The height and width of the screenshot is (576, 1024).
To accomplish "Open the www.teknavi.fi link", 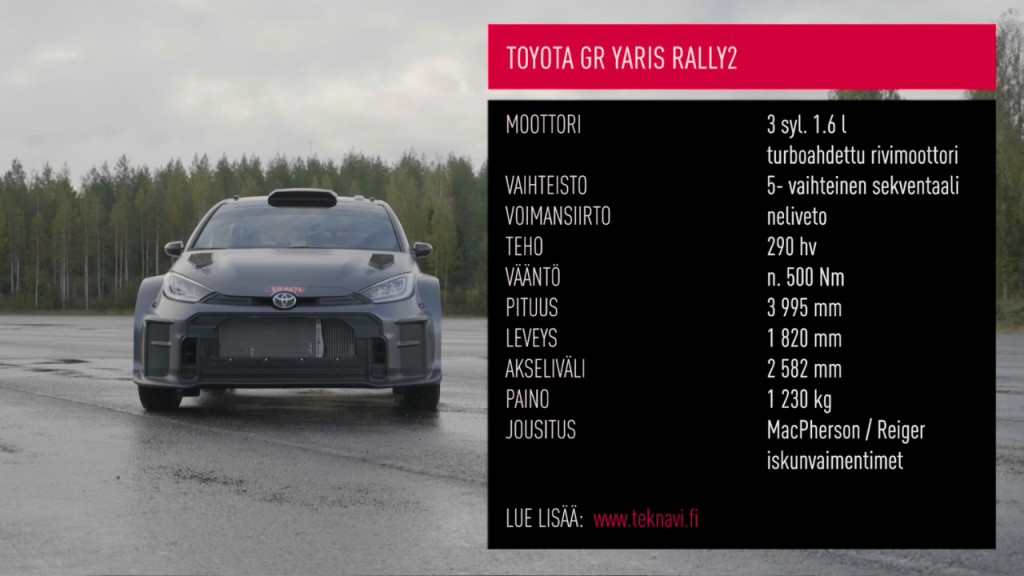I will tap(645, 520).
